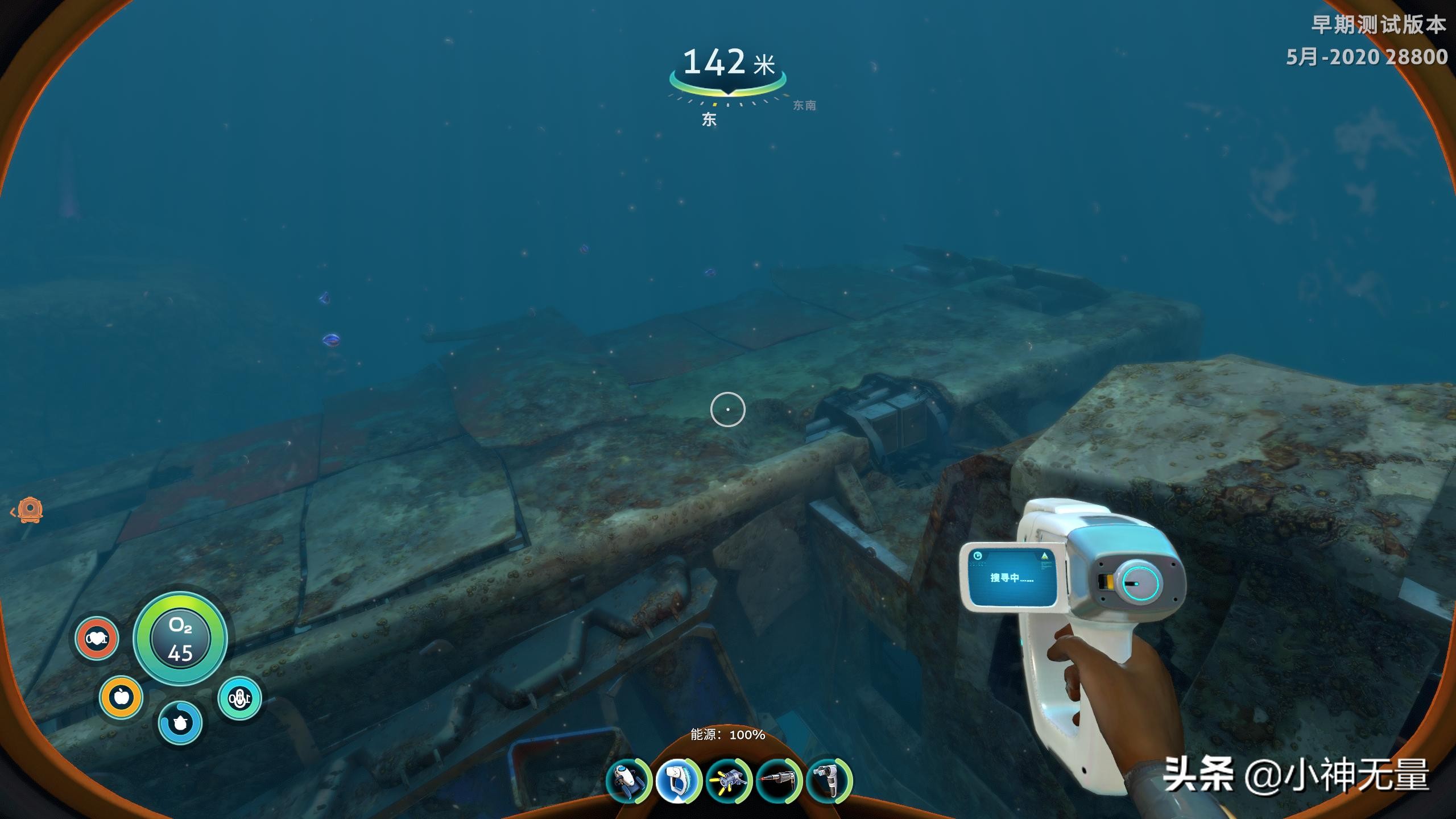Select the Seaglide hotbar slot
The width and height of the screenshot is (1456, 819).
tap(627, 781)
